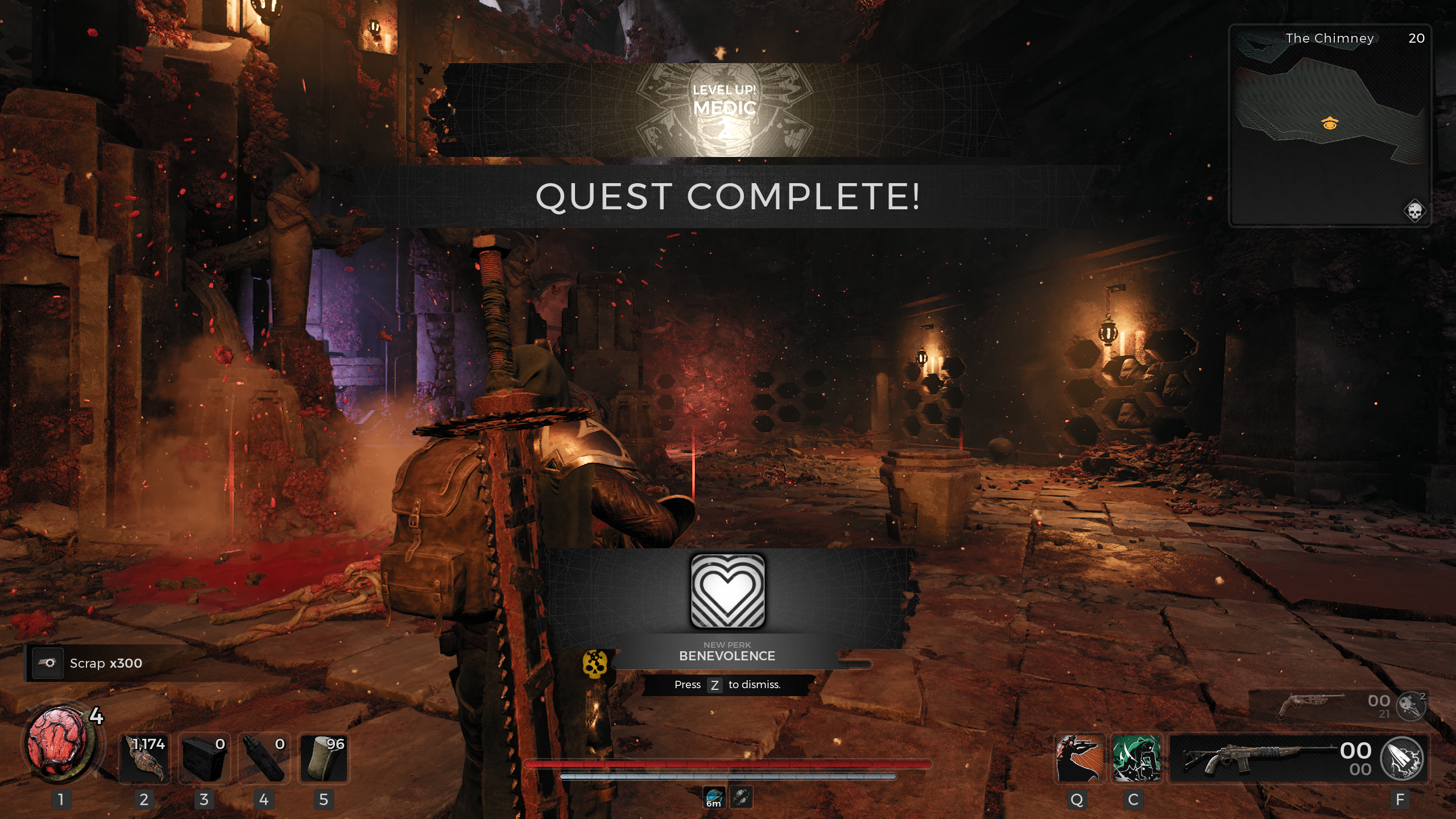Open The Chimney minimap
The width and height of the screenshot is (1456, 819).
tap(1330, 125)
